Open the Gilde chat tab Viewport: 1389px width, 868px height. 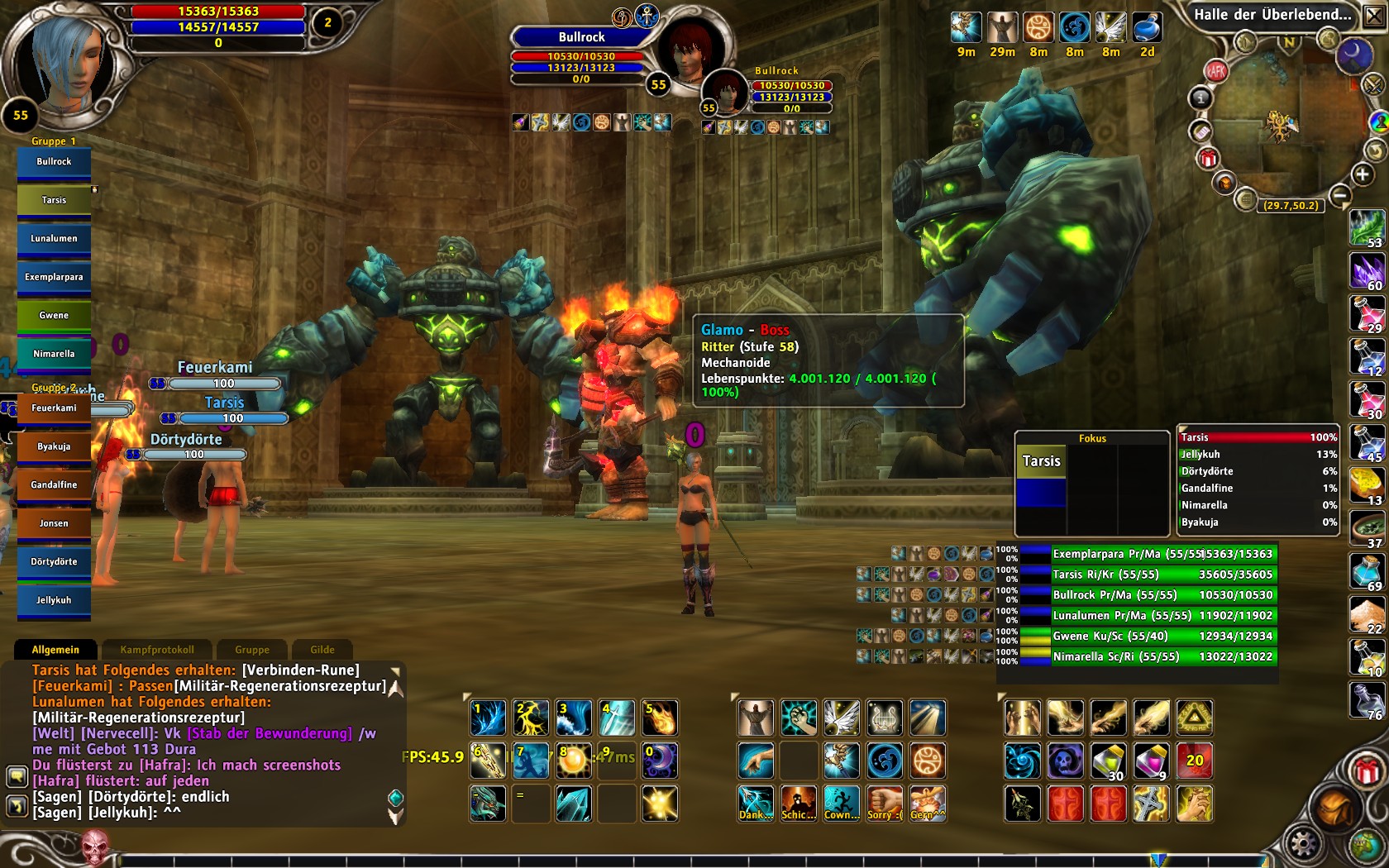(322, 650)
